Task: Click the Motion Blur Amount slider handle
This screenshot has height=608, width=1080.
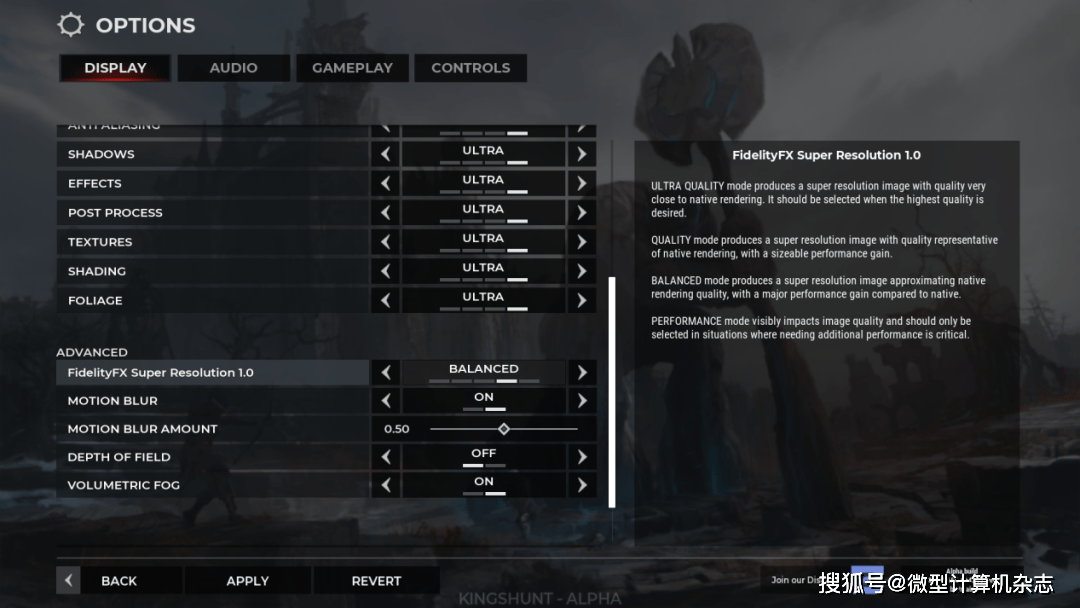Action: pos(504,429)
